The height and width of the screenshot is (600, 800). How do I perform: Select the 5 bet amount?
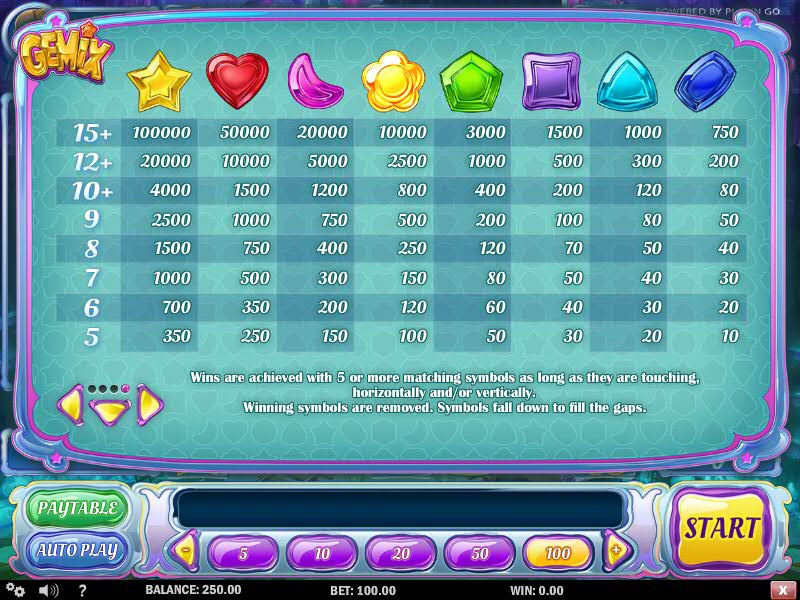click(244, 552)
